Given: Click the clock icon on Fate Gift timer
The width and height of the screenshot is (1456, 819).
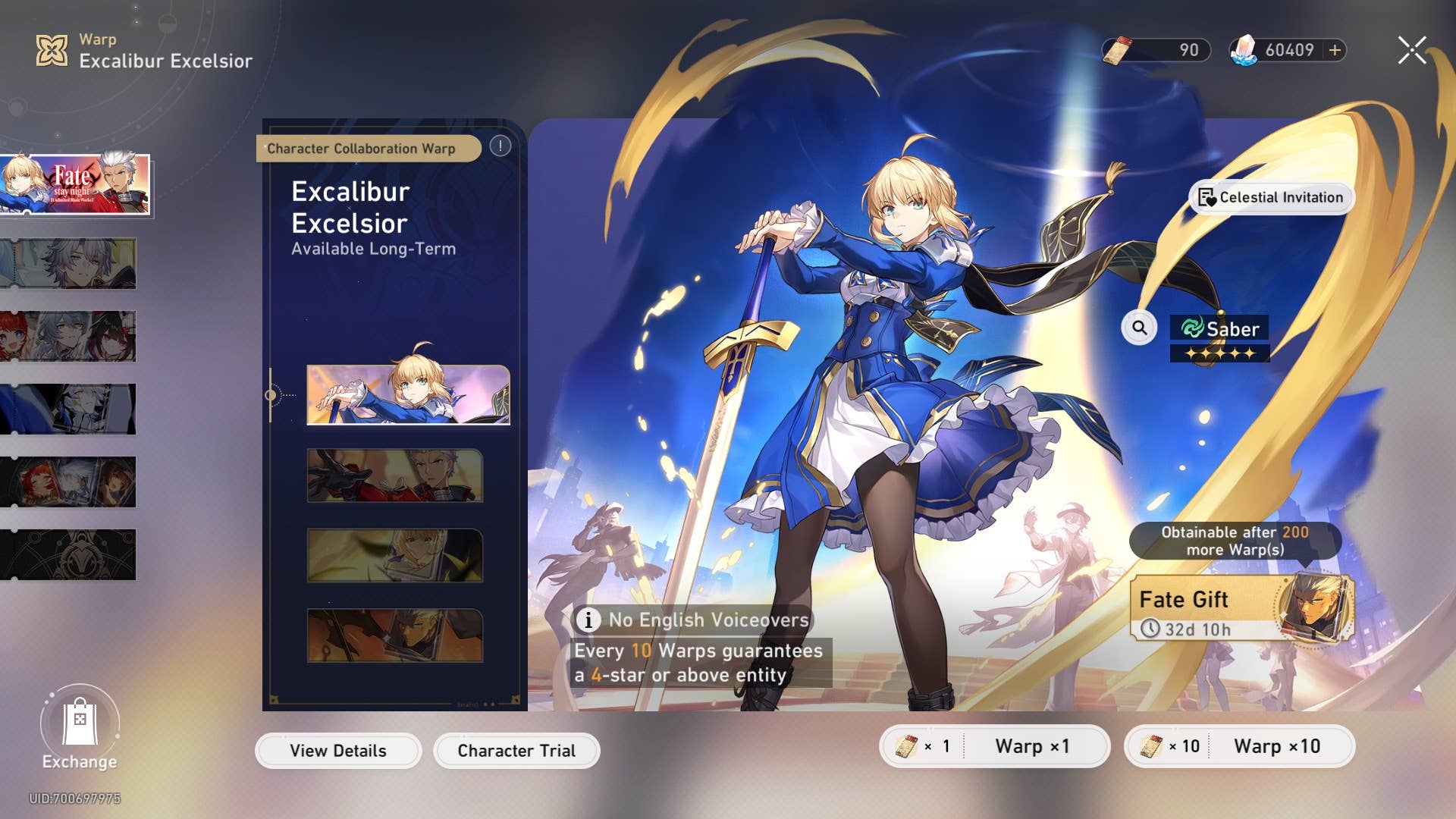Looking at the screenshot, I should tap(1152, 628).
